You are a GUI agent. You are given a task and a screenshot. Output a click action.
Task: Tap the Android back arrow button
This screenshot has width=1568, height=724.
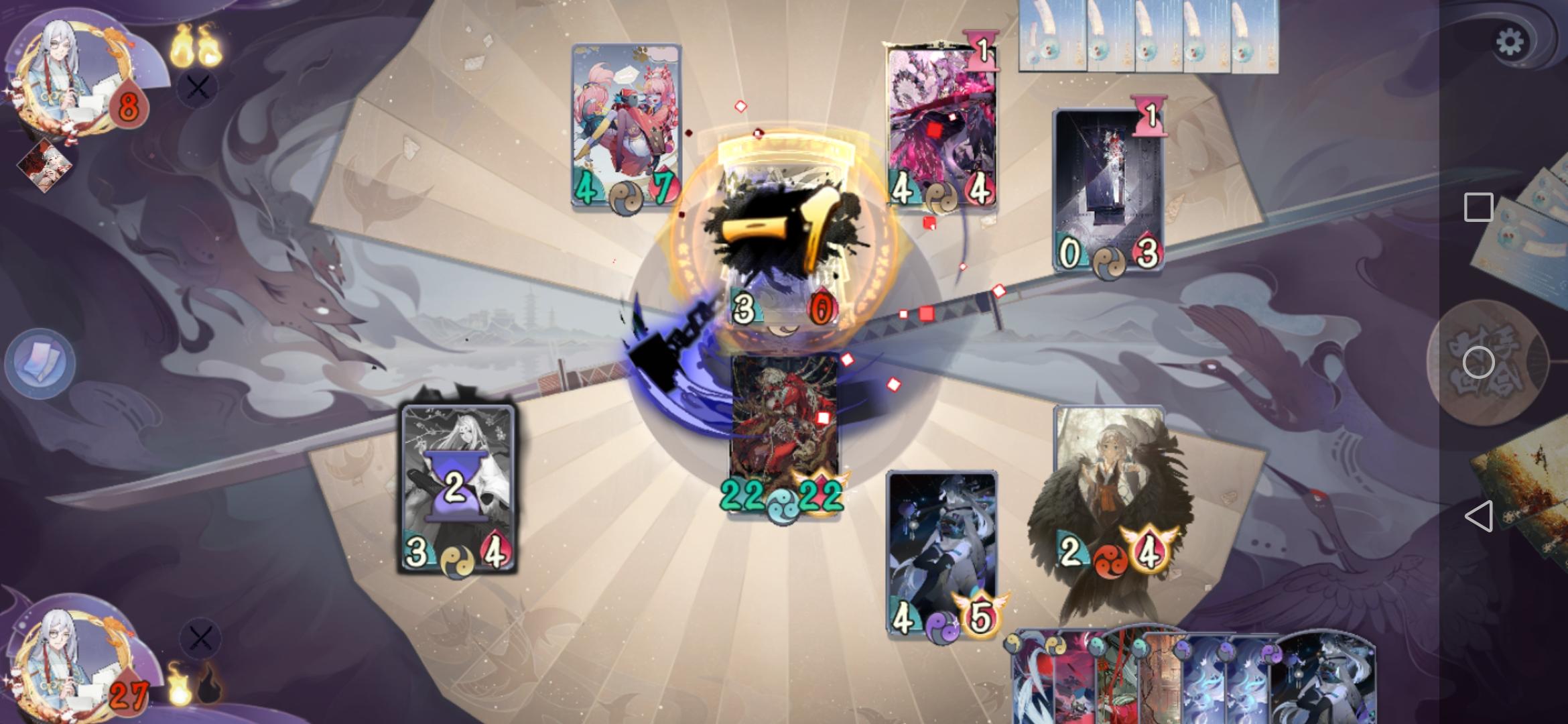tap(1481, 516)
